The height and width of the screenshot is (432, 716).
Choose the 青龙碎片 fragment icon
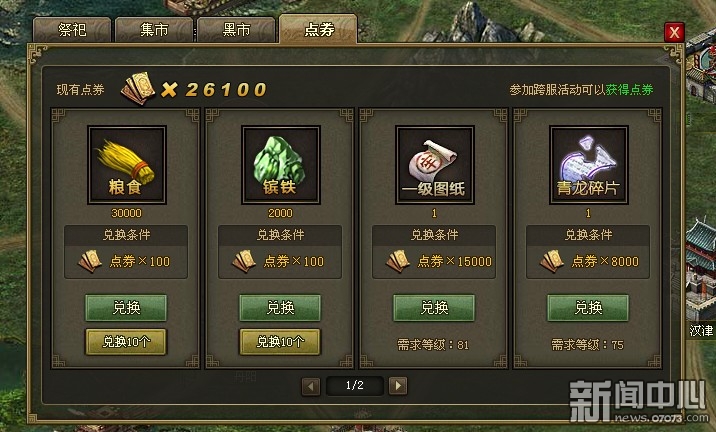tap(588, 164)
